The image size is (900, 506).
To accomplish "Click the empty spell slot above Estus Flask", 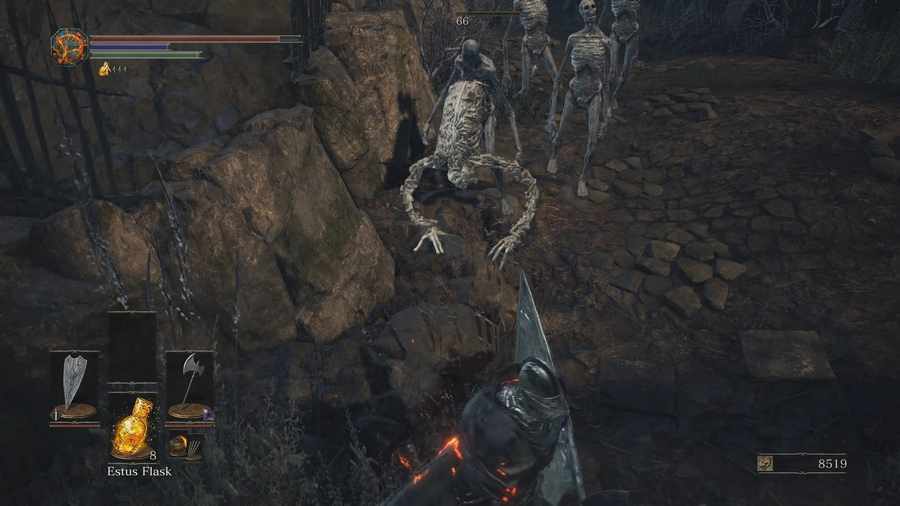I will pyautogui.click(x=132, y=348).
